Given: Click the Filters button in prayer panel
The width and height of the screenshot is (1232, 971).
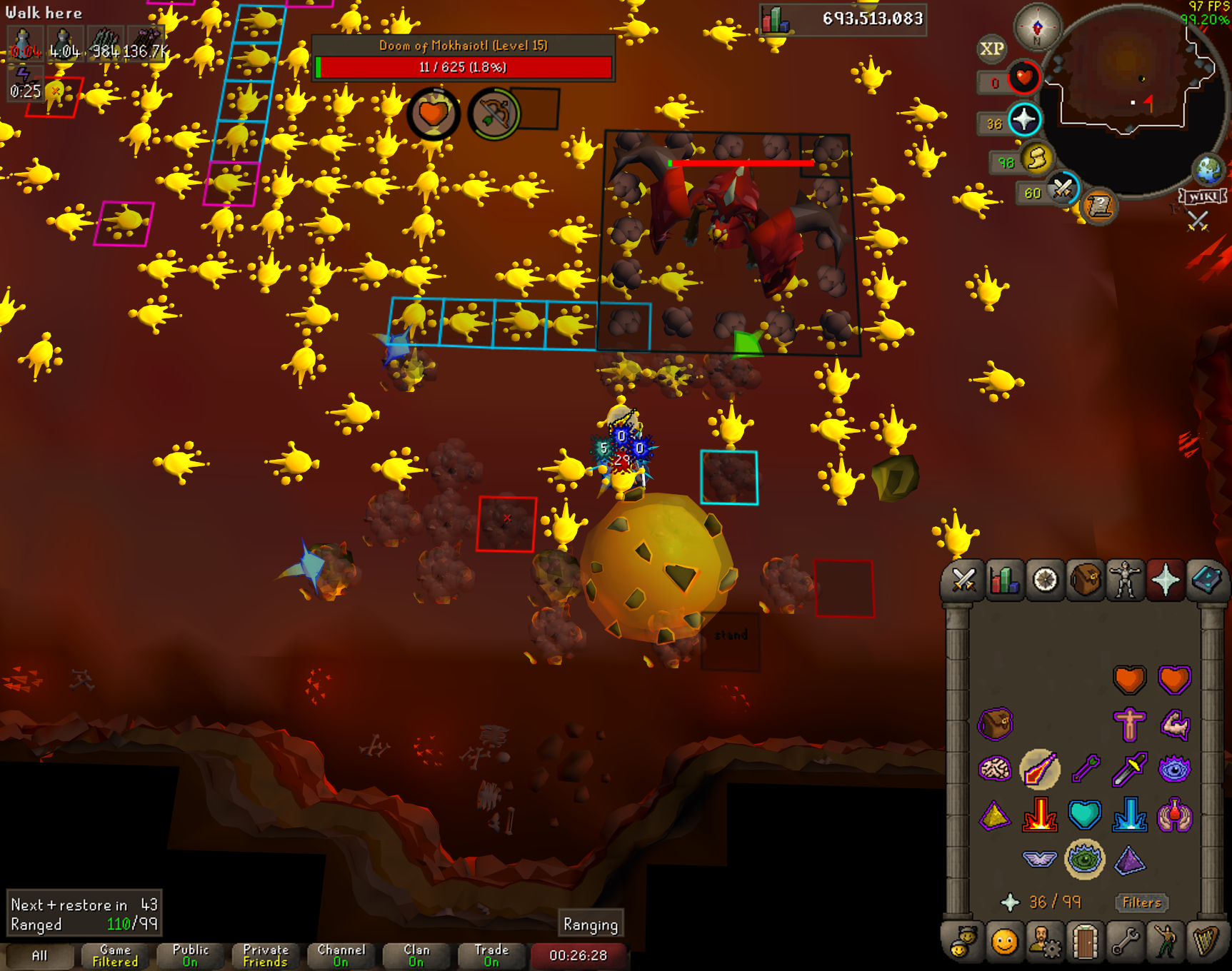Looking at the screenshot, I should pyautogui.click(x=1141, y=902).
